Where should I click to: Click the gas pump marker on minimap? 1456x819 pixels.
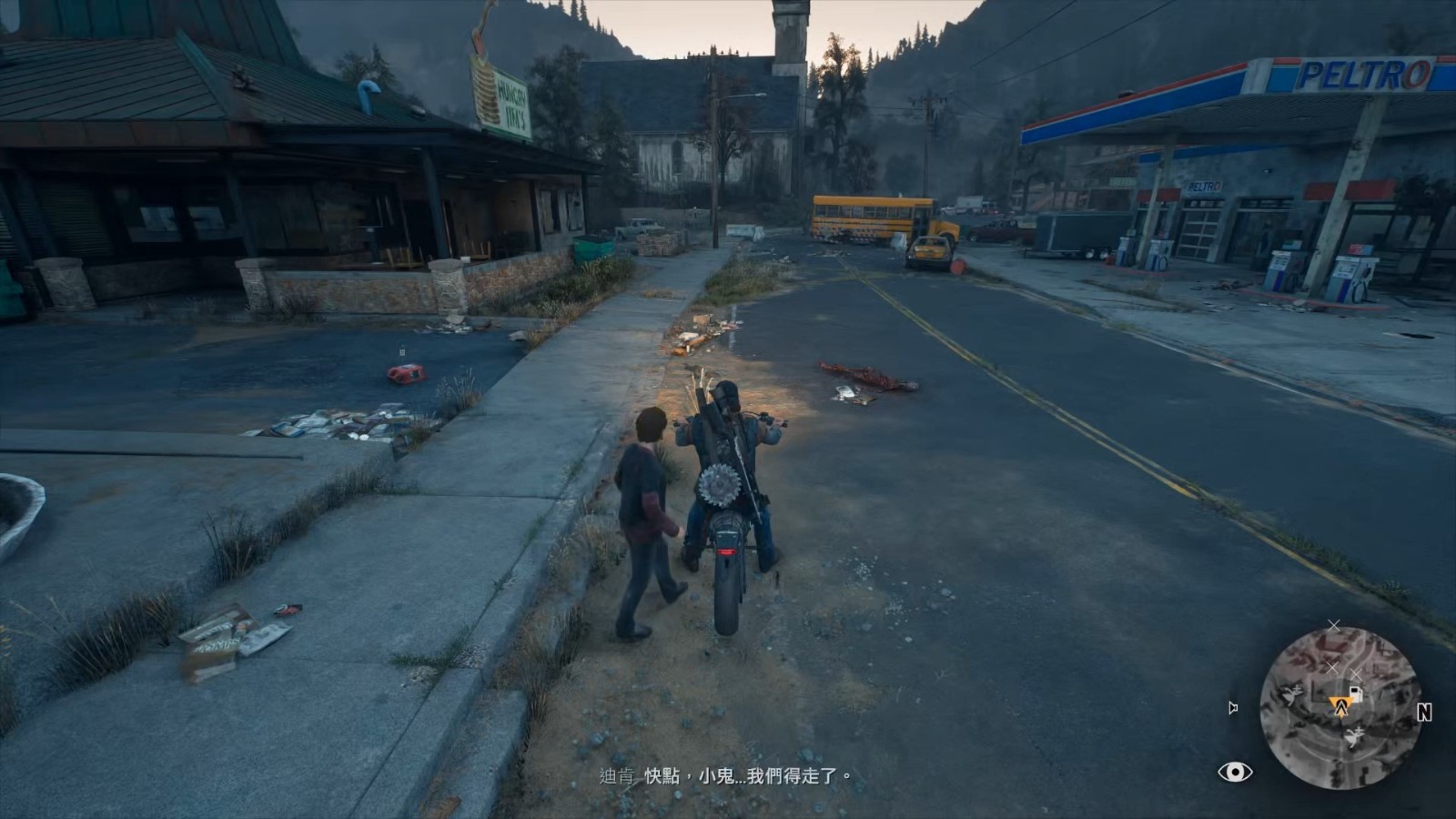click(1355, 694)
